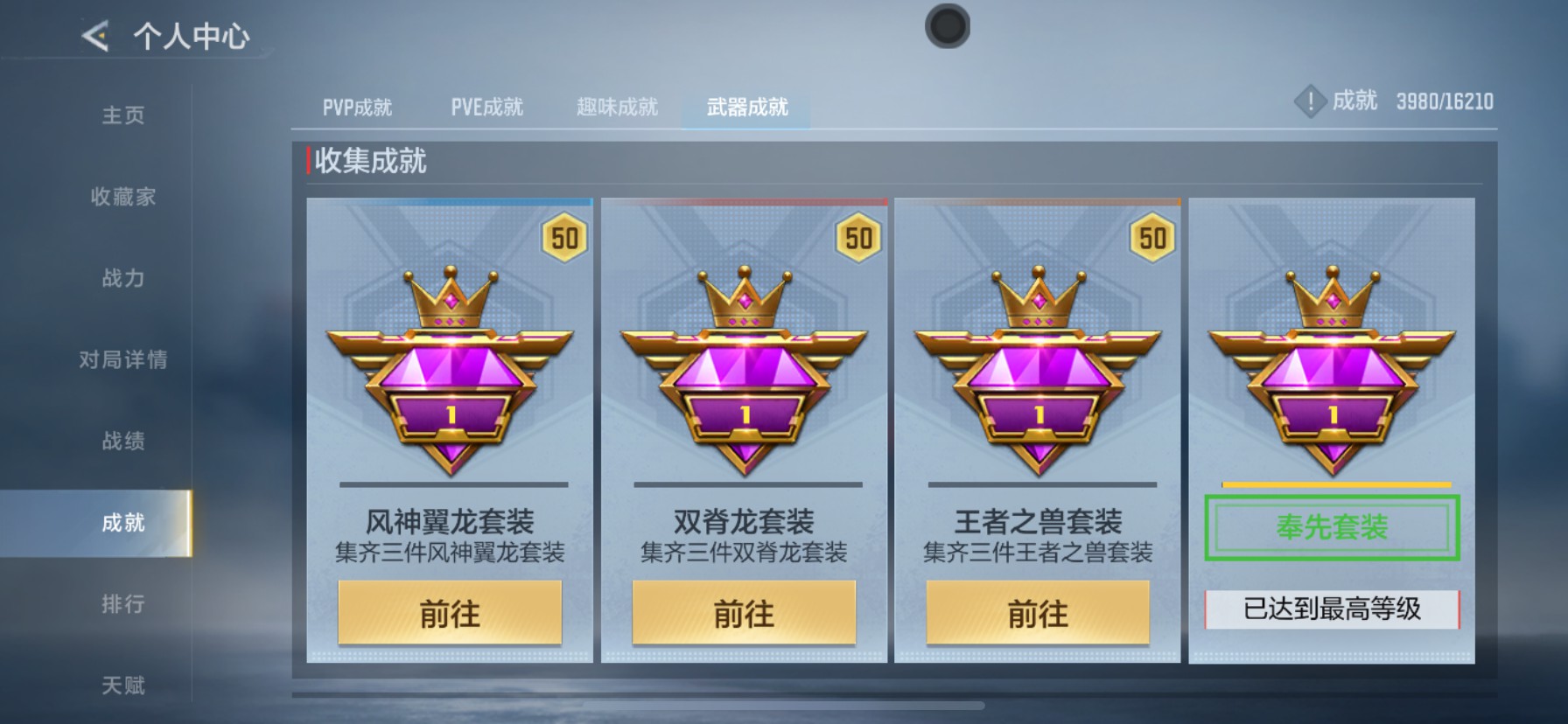Click the achievement points icon showing 3980/16210
The image size is (1568, 724).
click(1310, 101)
